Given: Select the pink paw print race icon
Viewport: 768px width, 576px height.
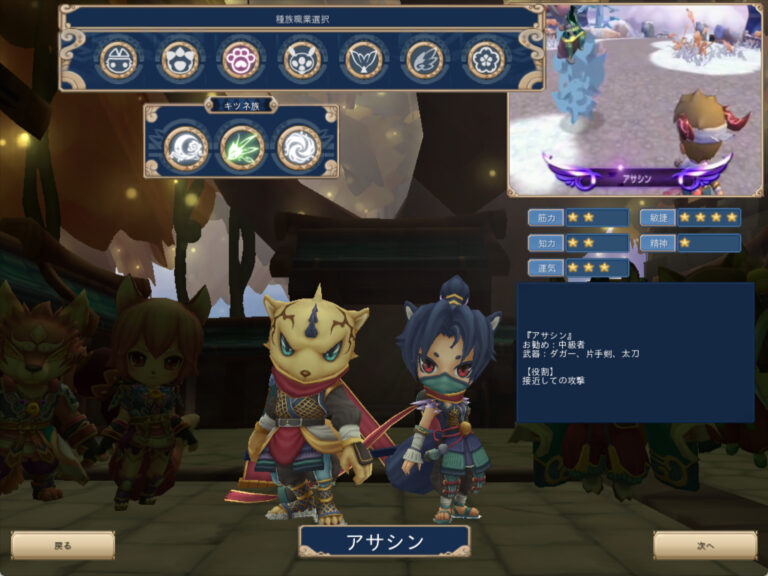Looking at the screenshot, I should [240, 60].
